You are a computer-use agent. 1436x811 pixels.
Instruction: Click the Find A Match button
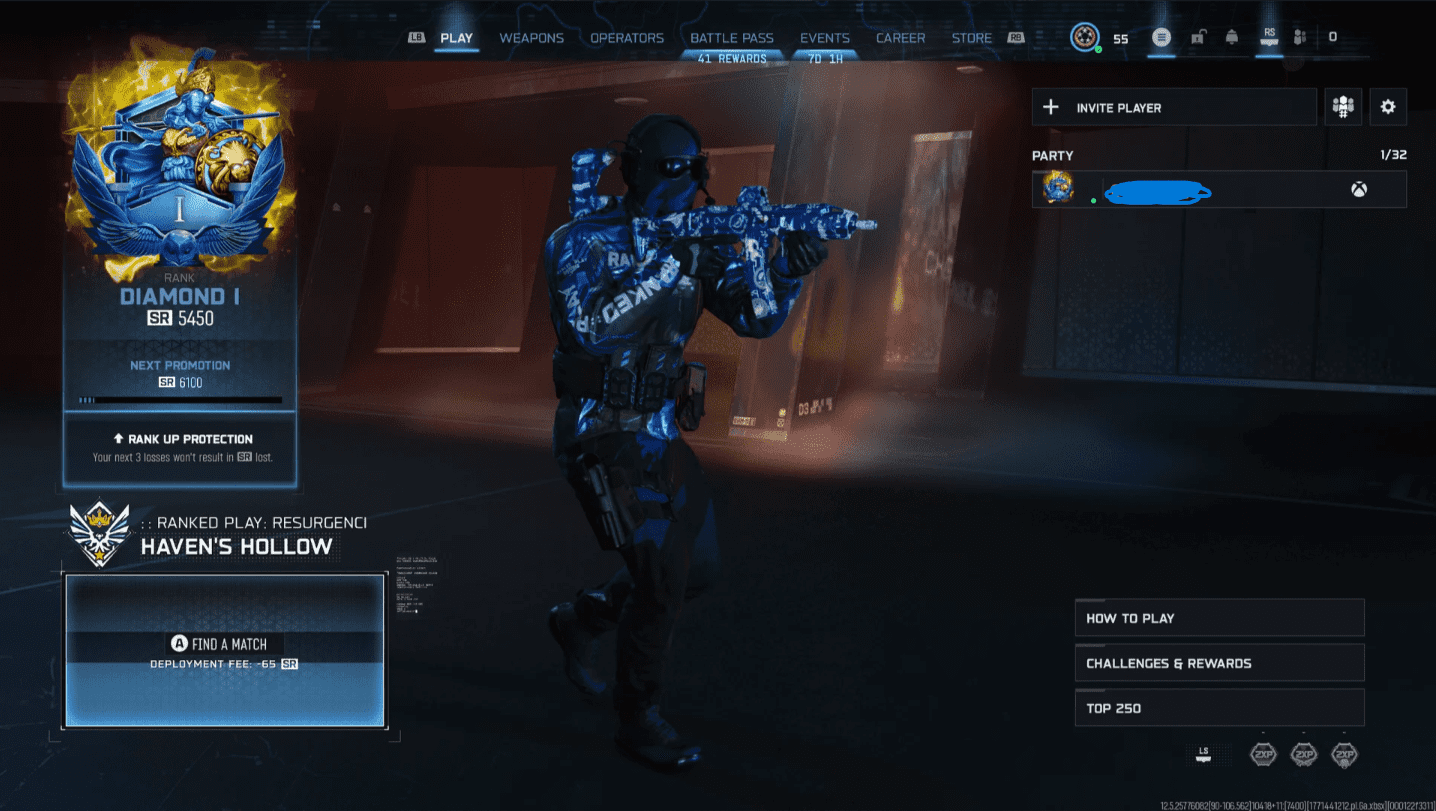click(x=225, y=643)
